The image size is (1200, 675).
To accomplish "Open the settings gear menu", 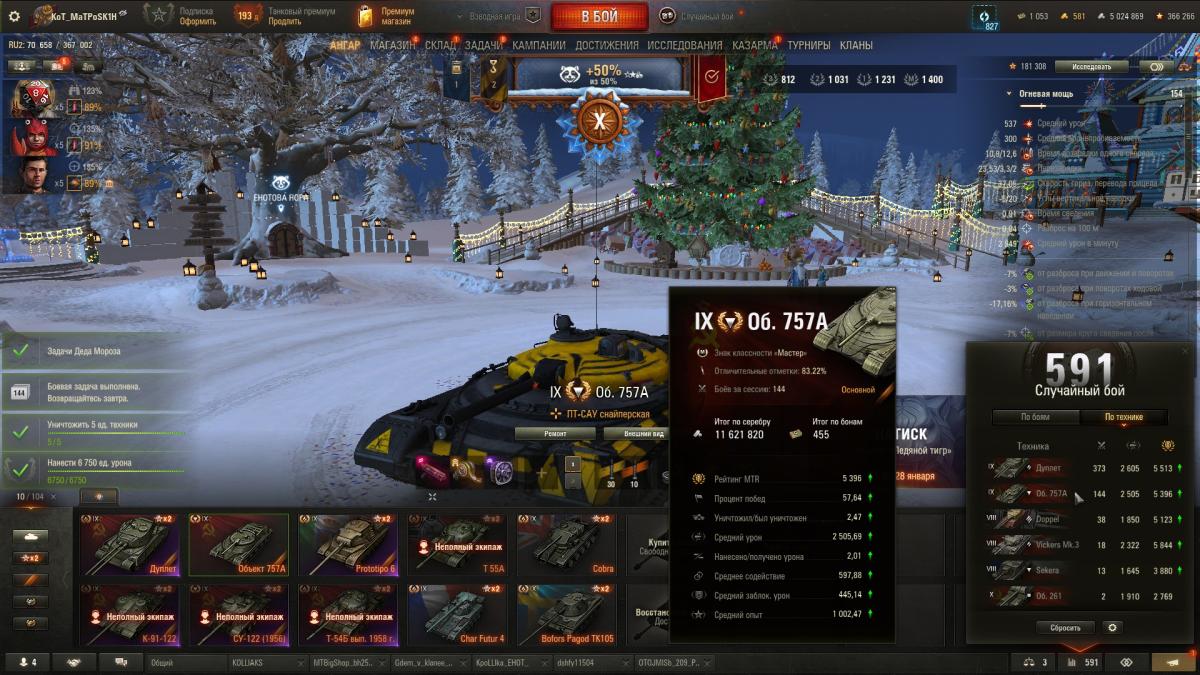I will [14, 16].
